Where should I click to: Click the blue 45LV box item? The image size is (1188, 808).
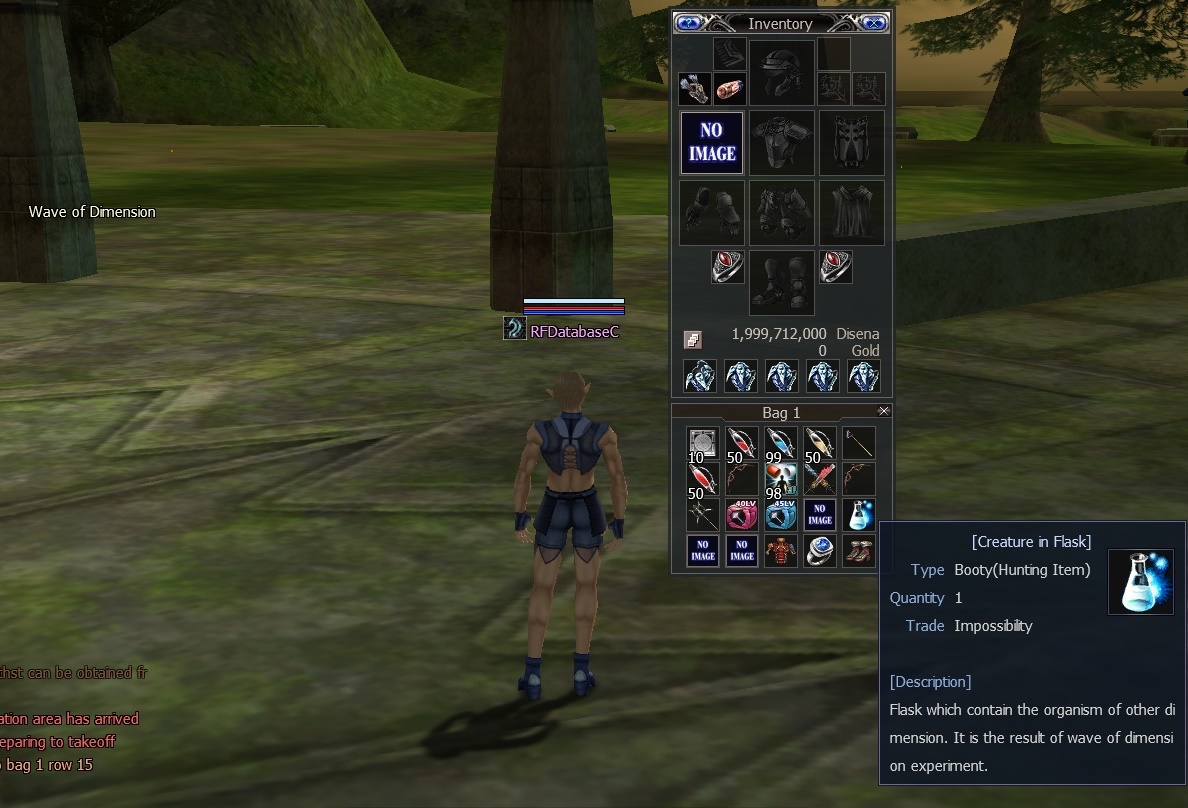pos(780,514)
